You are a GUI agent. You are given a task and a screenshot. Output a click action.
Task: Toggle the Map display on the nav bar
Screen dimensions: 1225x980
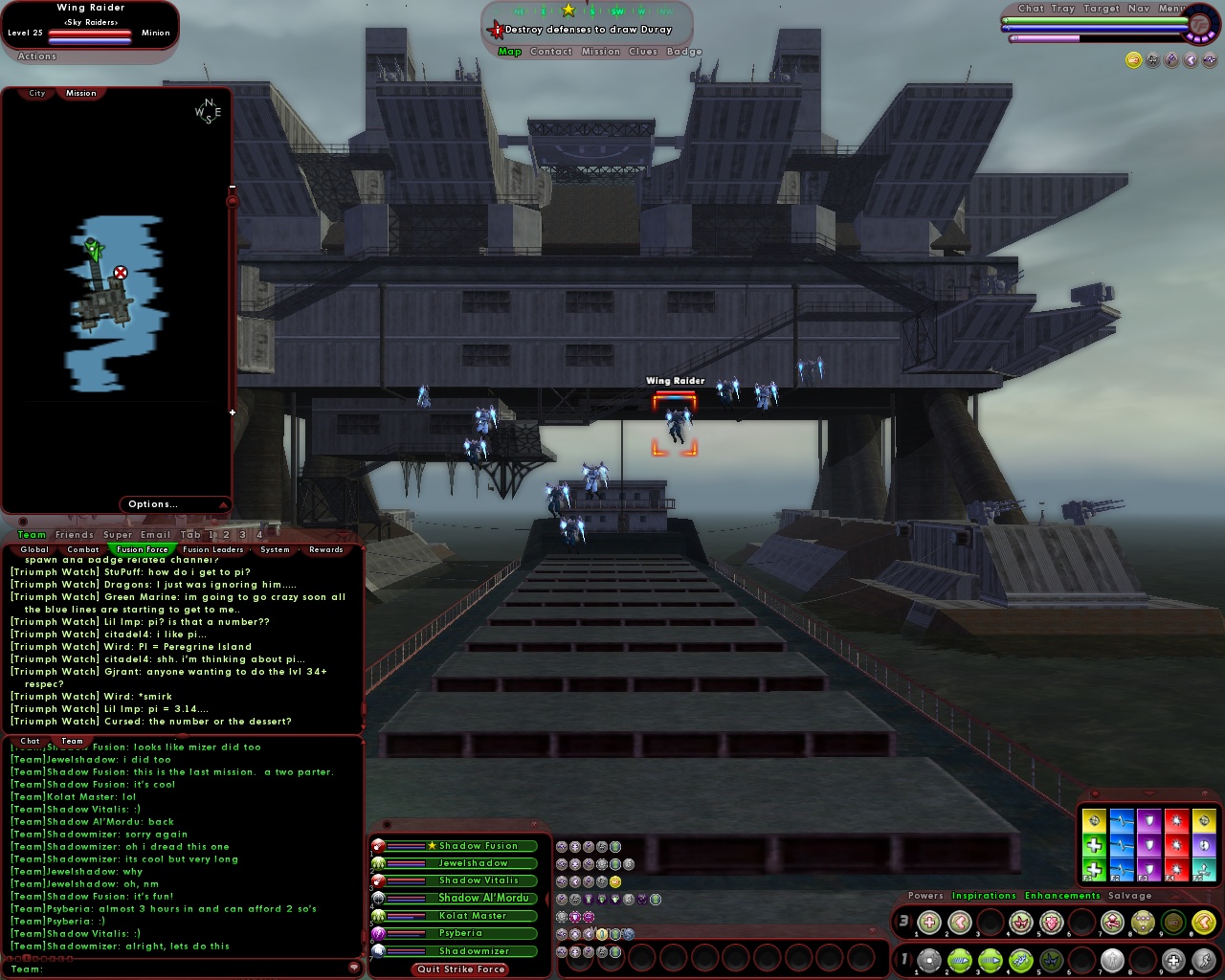click(x=510, y=52)
